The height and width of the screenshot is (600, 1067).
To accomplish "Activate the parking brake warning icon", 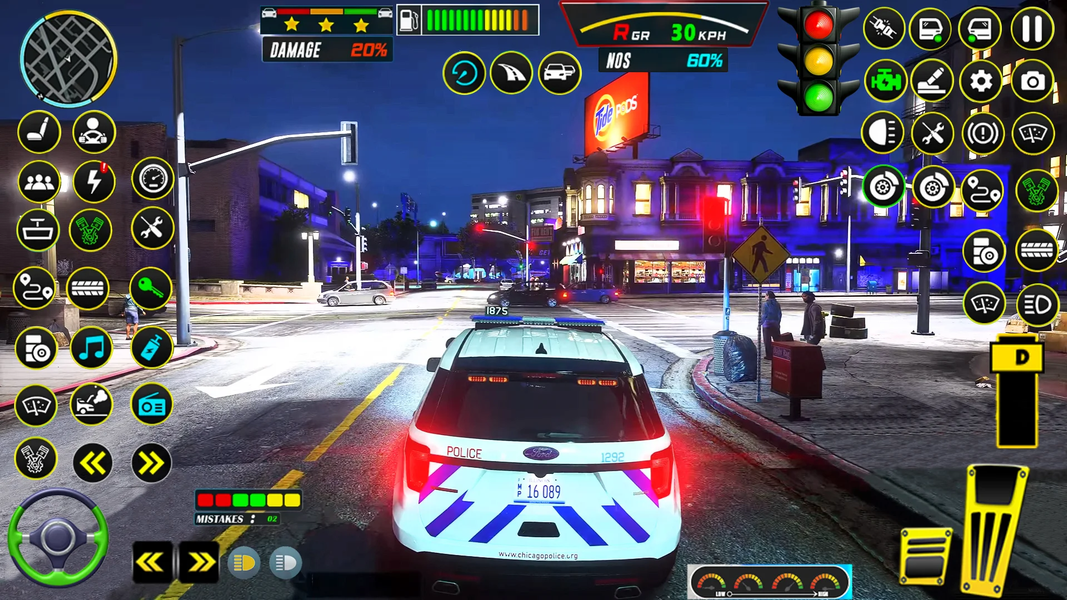I will click(983, 133).
